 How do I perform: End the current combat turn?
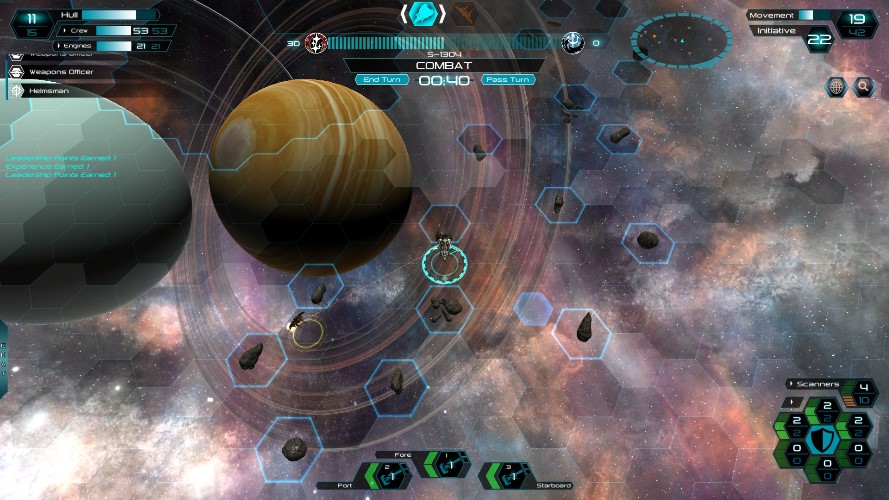click(x=382, y=79)
